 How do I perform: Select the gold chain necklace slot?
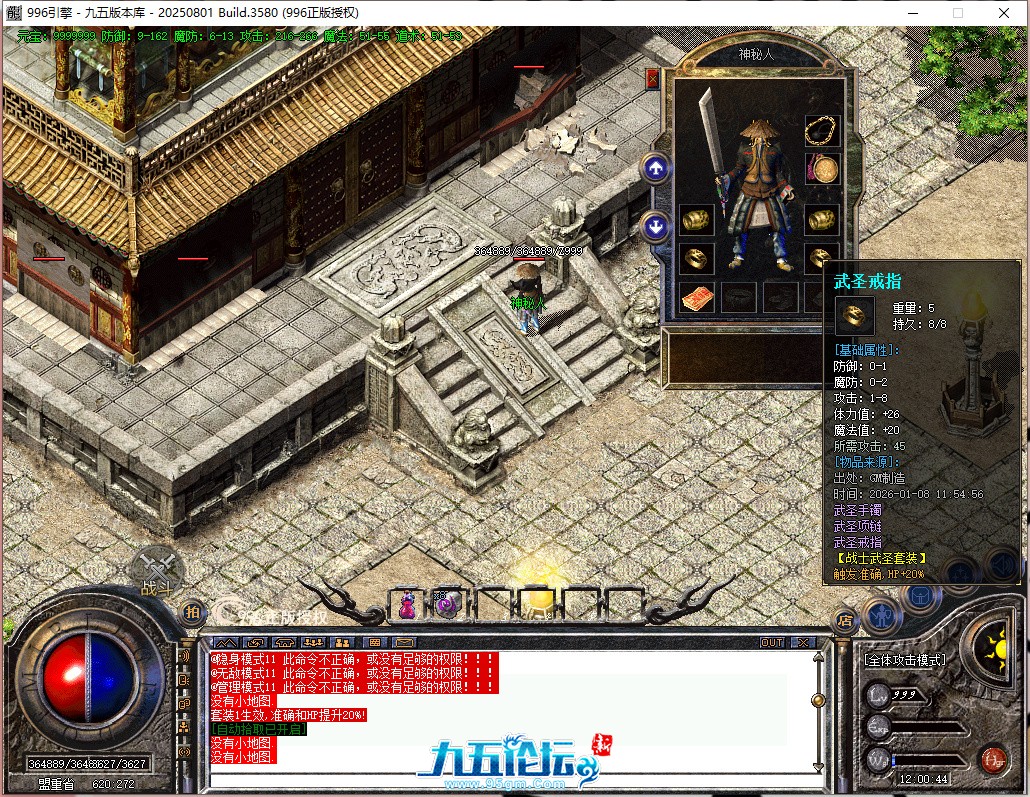coord(822,130)
